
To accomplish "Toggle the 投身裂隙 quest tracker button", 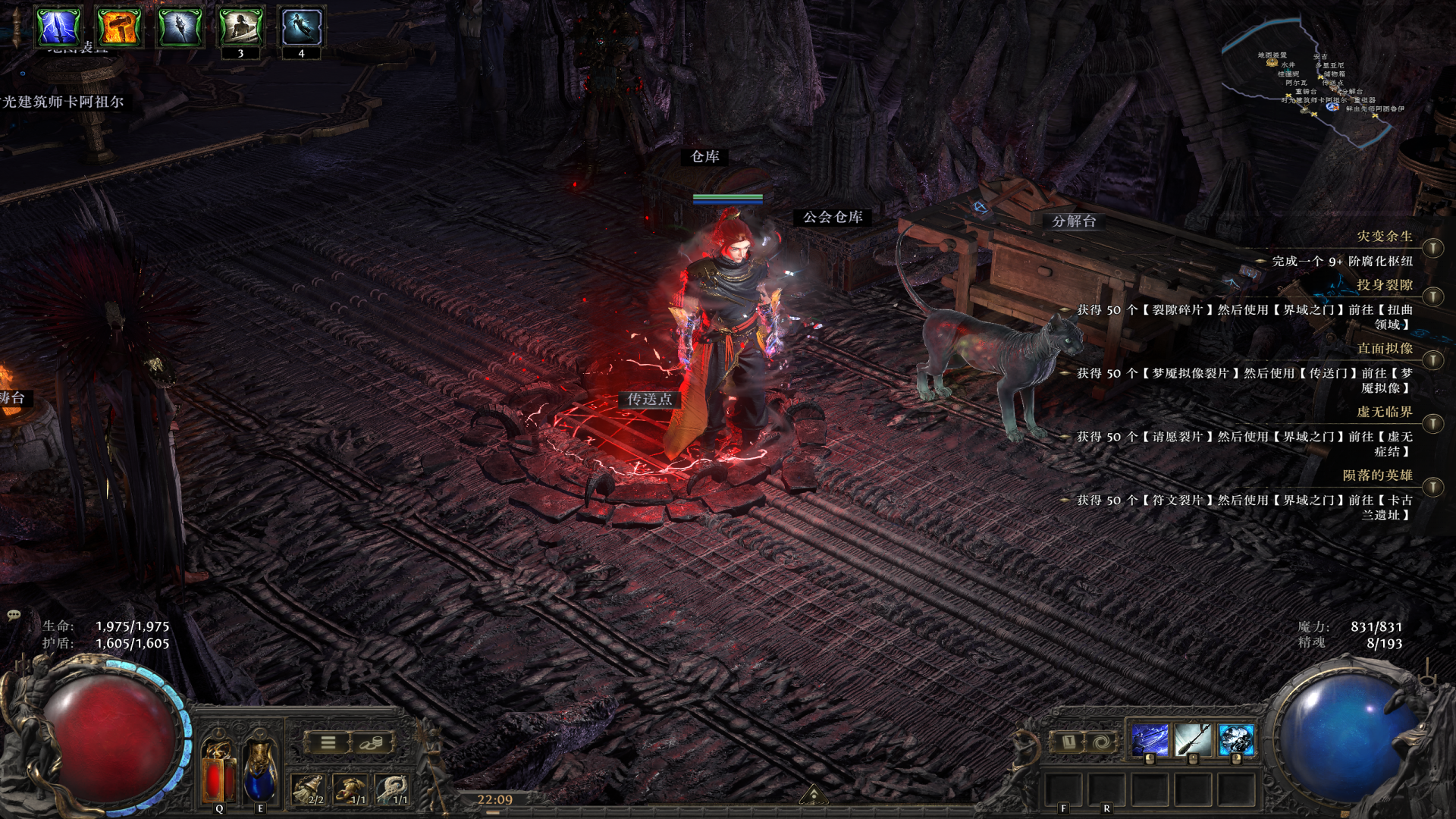I will [1432, 297].
